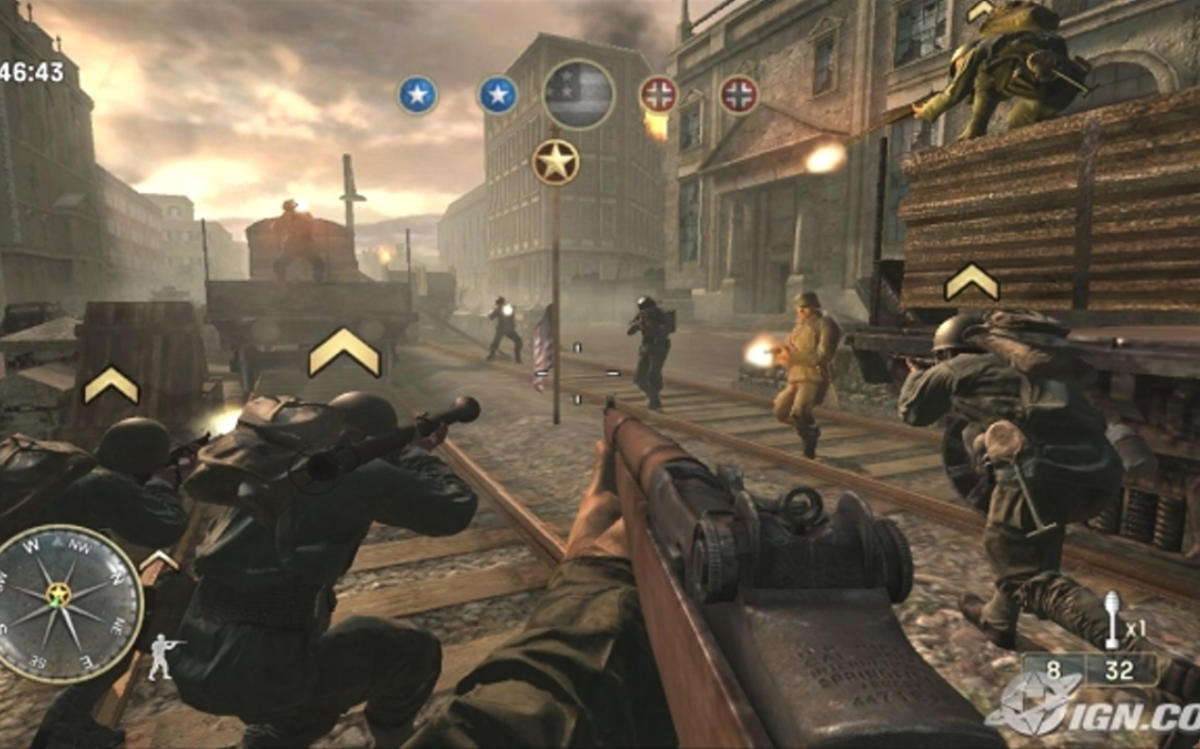Click the grenade count icon
This screenshot has width=1200, height=749.
tap(1112, 620)
